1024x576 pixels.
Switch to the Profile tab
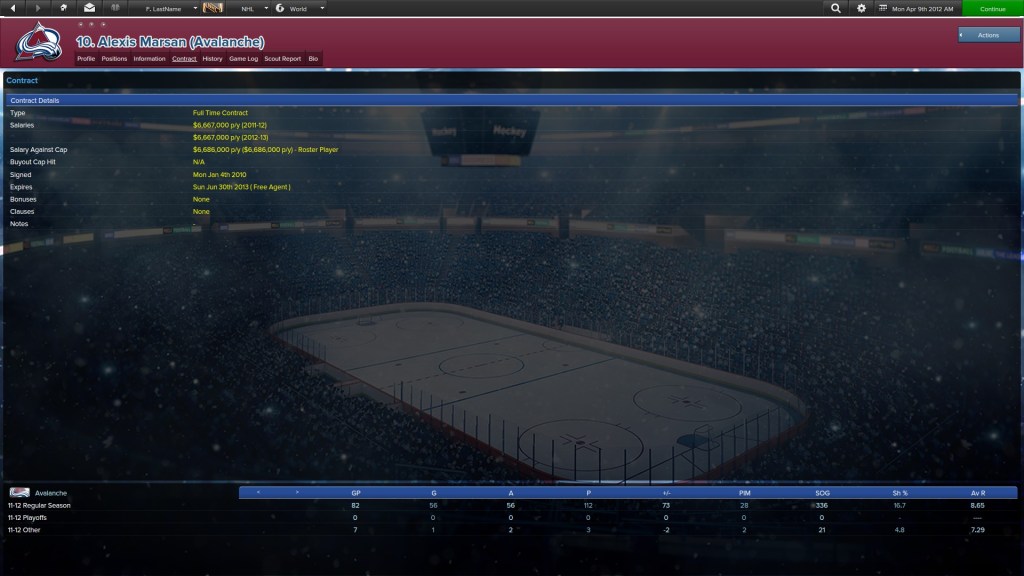pyautogui.click(x=86, y=59)
